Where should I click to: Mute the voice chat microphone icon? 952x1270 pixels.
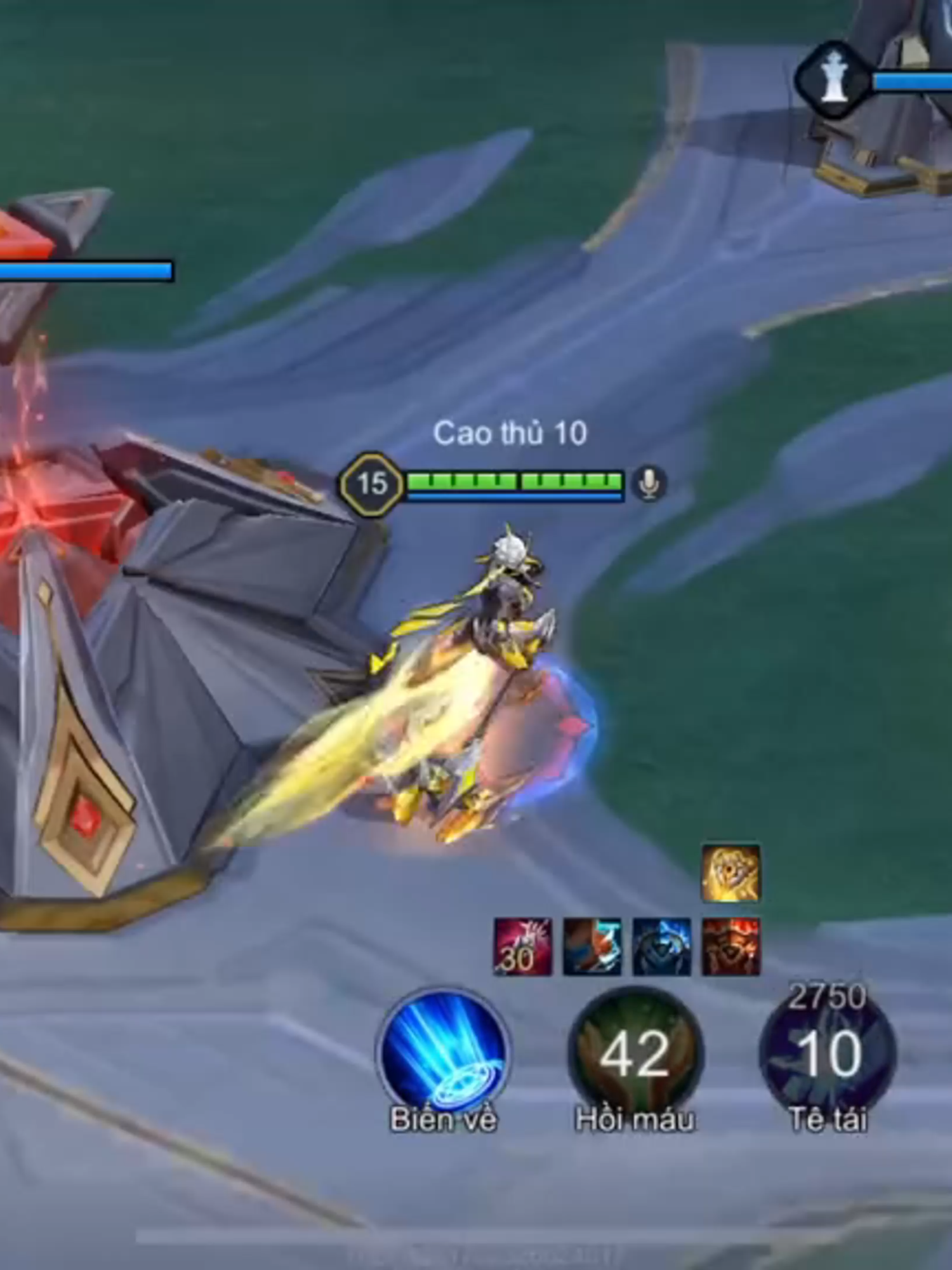[650, 485]
